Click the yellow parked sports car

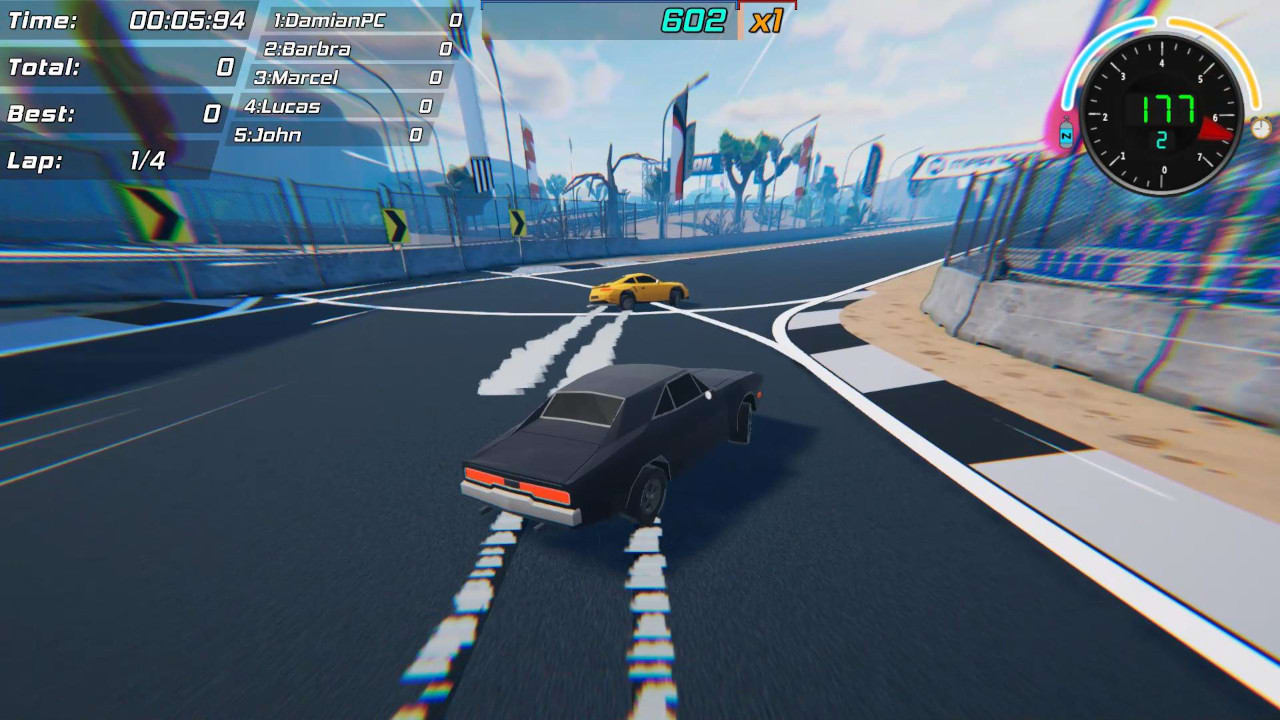(x=640, y=290)
